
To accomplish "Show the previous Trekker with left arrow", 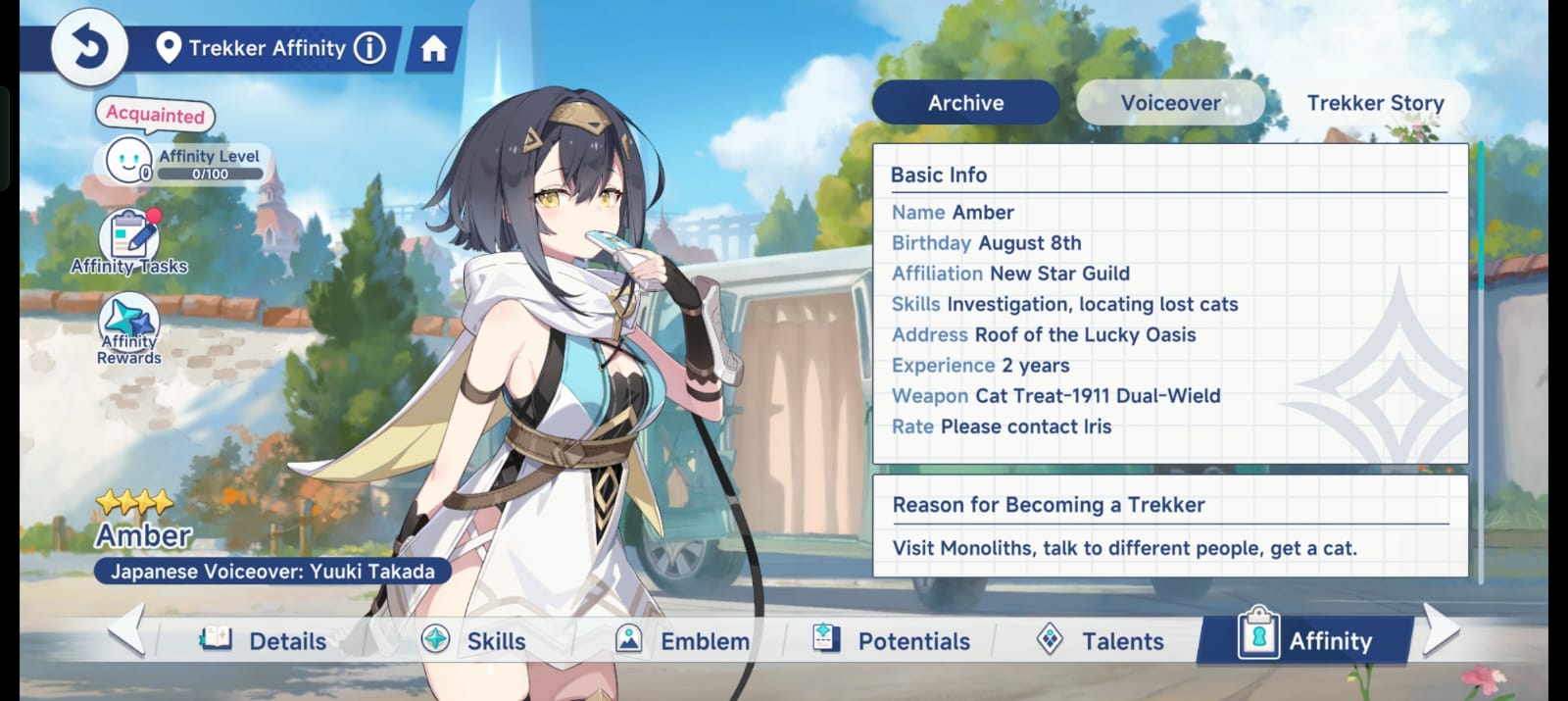I will tap(127, 629).
